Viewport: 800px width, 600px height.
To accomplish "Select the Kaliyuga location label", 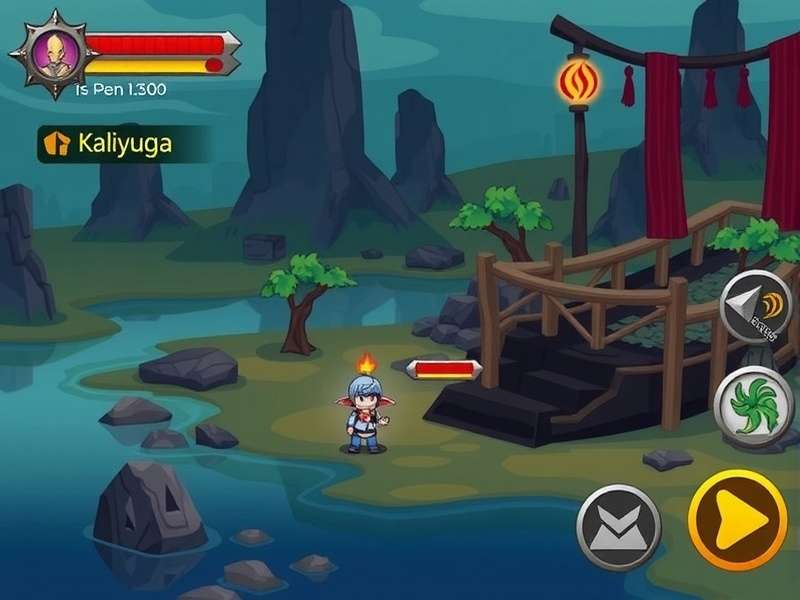I will point(122,143).
